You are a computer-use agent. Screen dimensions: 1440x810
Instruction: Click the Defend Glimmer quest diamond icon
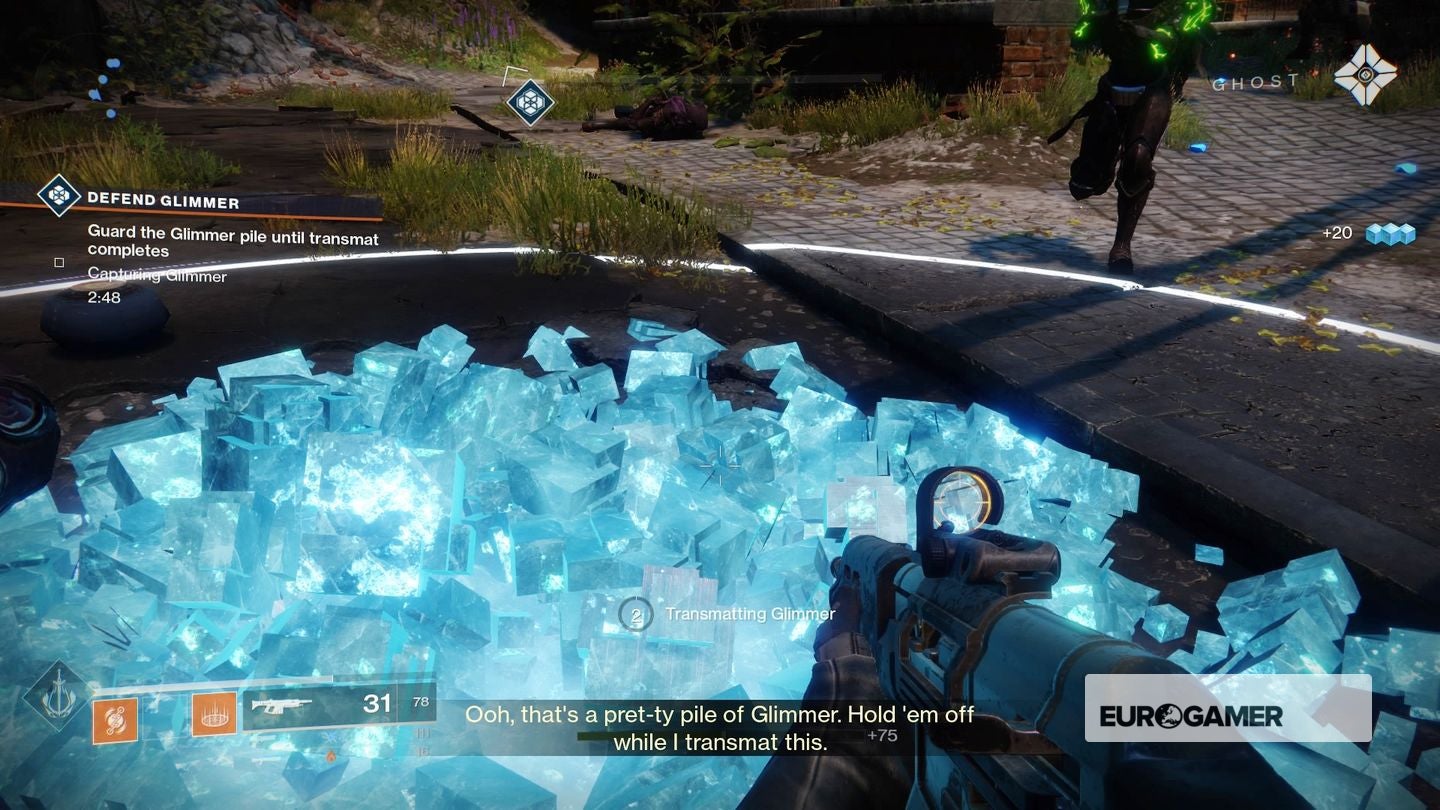60,197
